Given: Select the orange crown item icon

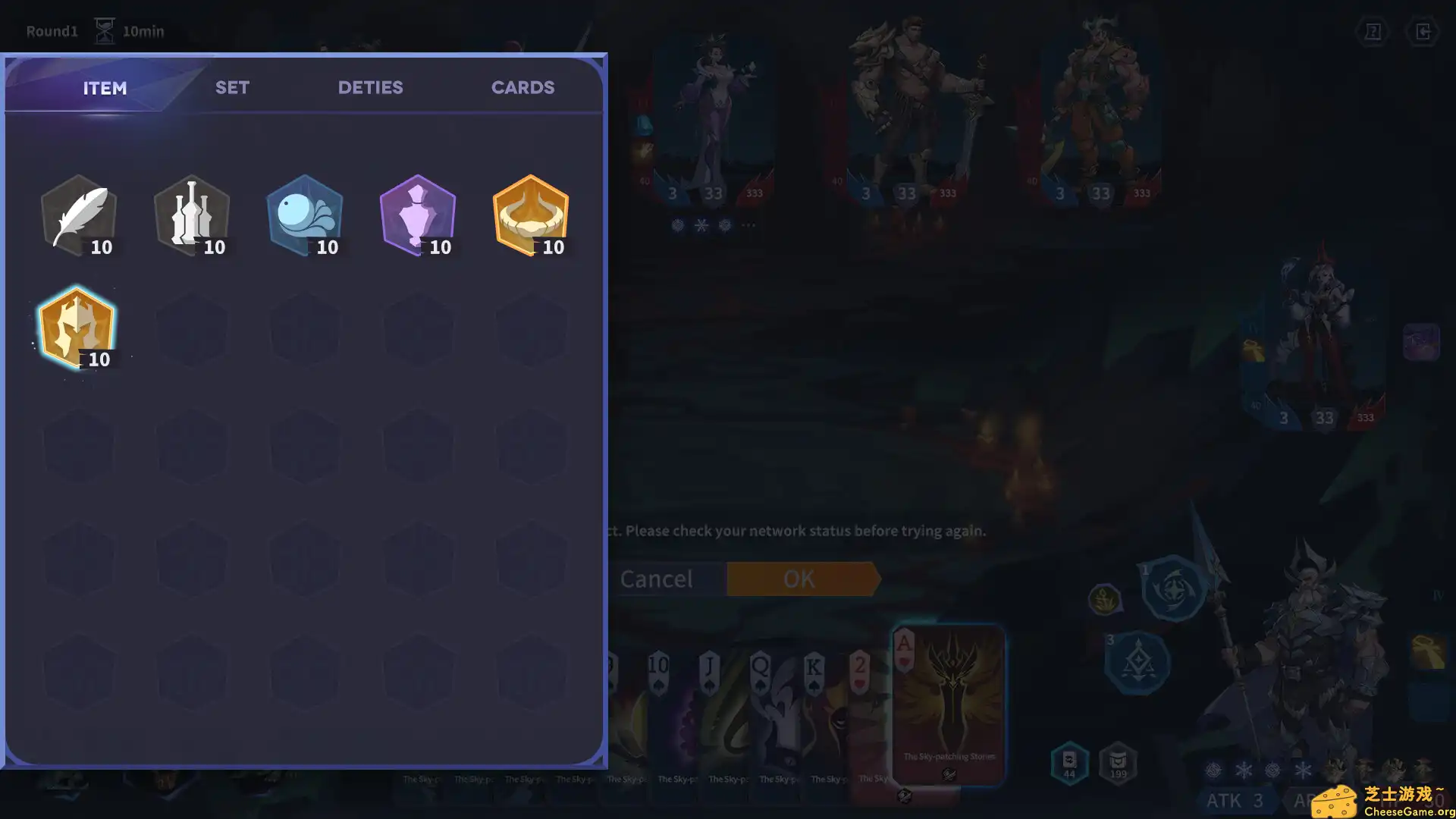Looking at the screenshot, I should [x=531, y=215].
